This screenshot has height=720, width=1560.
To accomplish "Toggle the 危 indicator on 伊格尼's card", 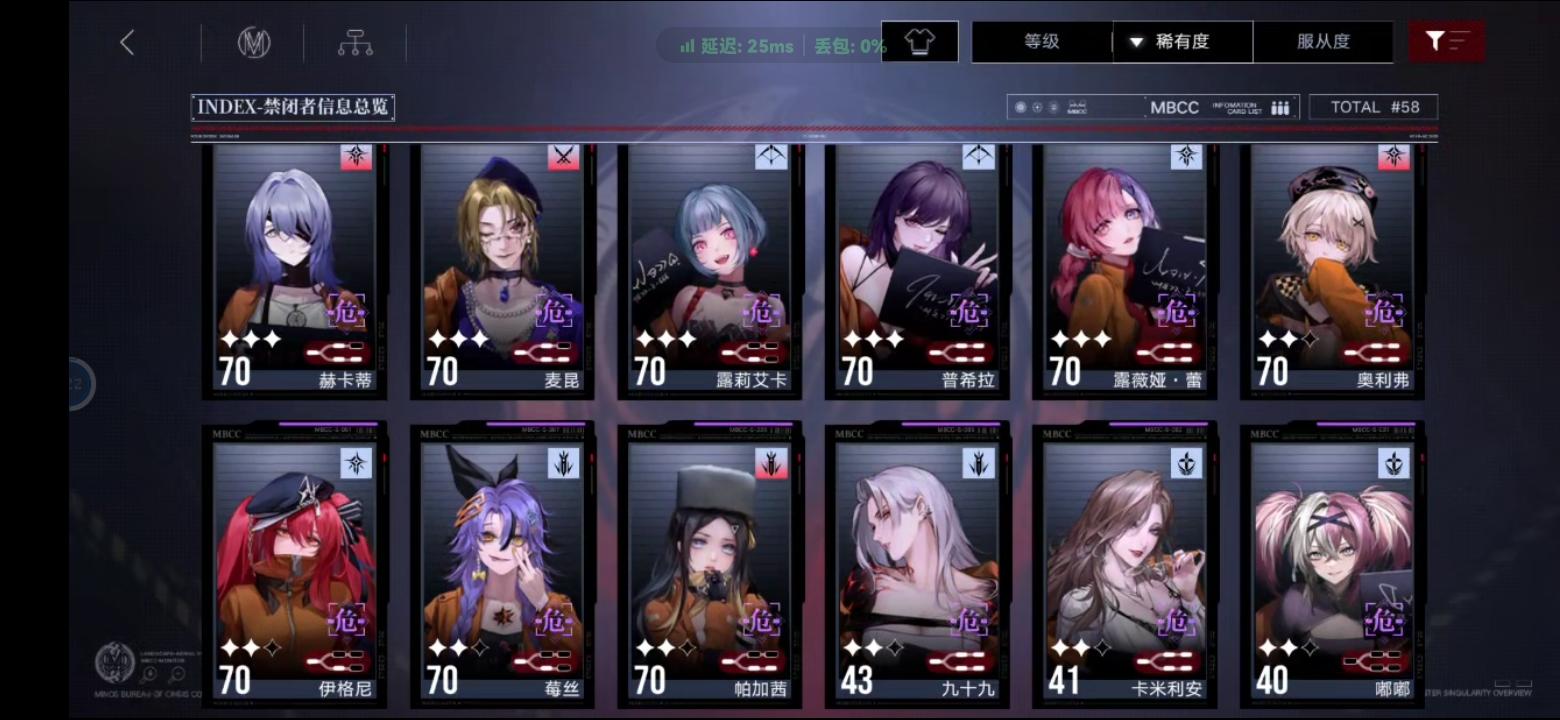I will (347, 621).
